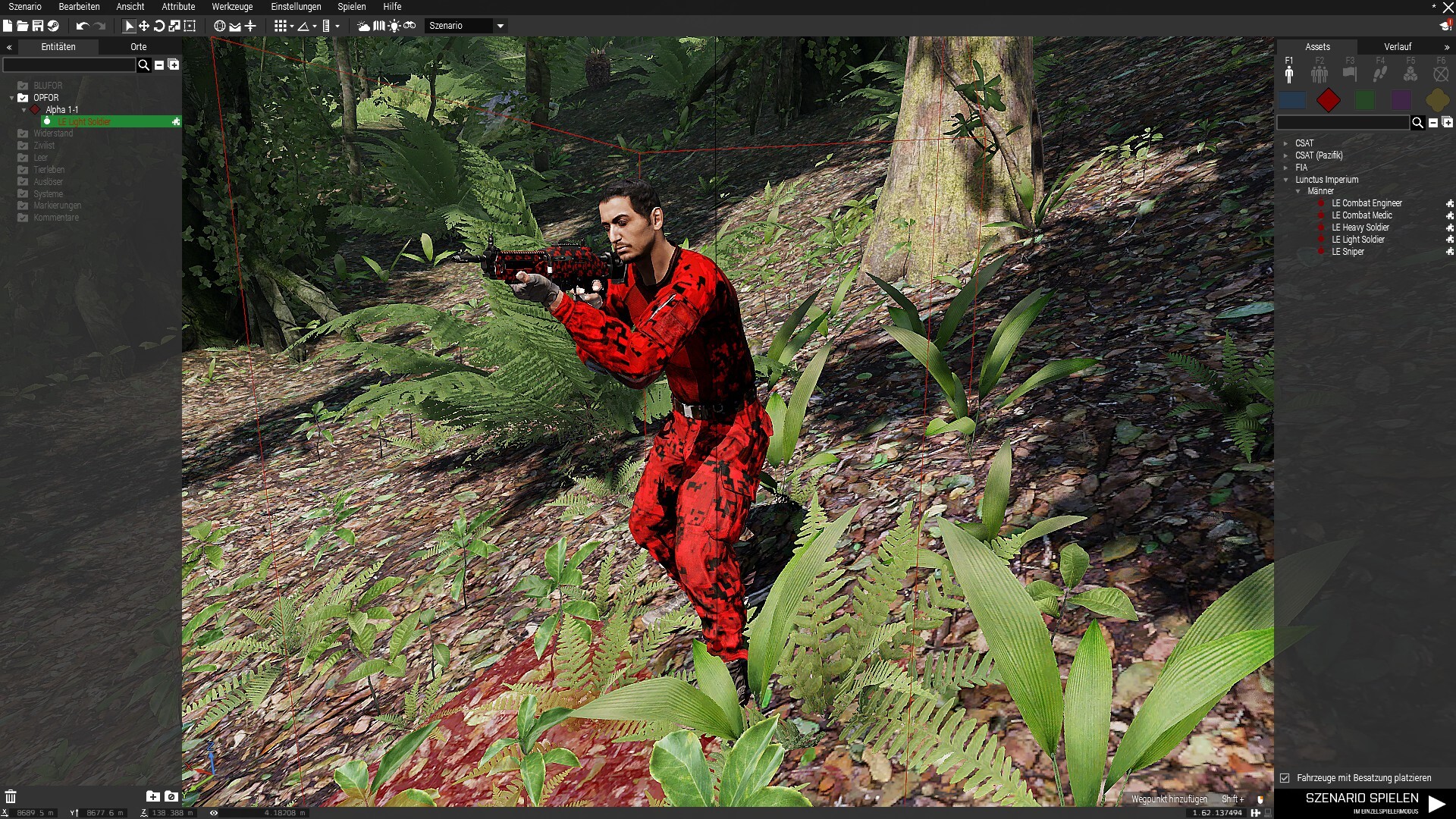This screenshot has height=819, width=1456.
Task: Open the Szenario phase dropdown
Action: tap(500, 27)
